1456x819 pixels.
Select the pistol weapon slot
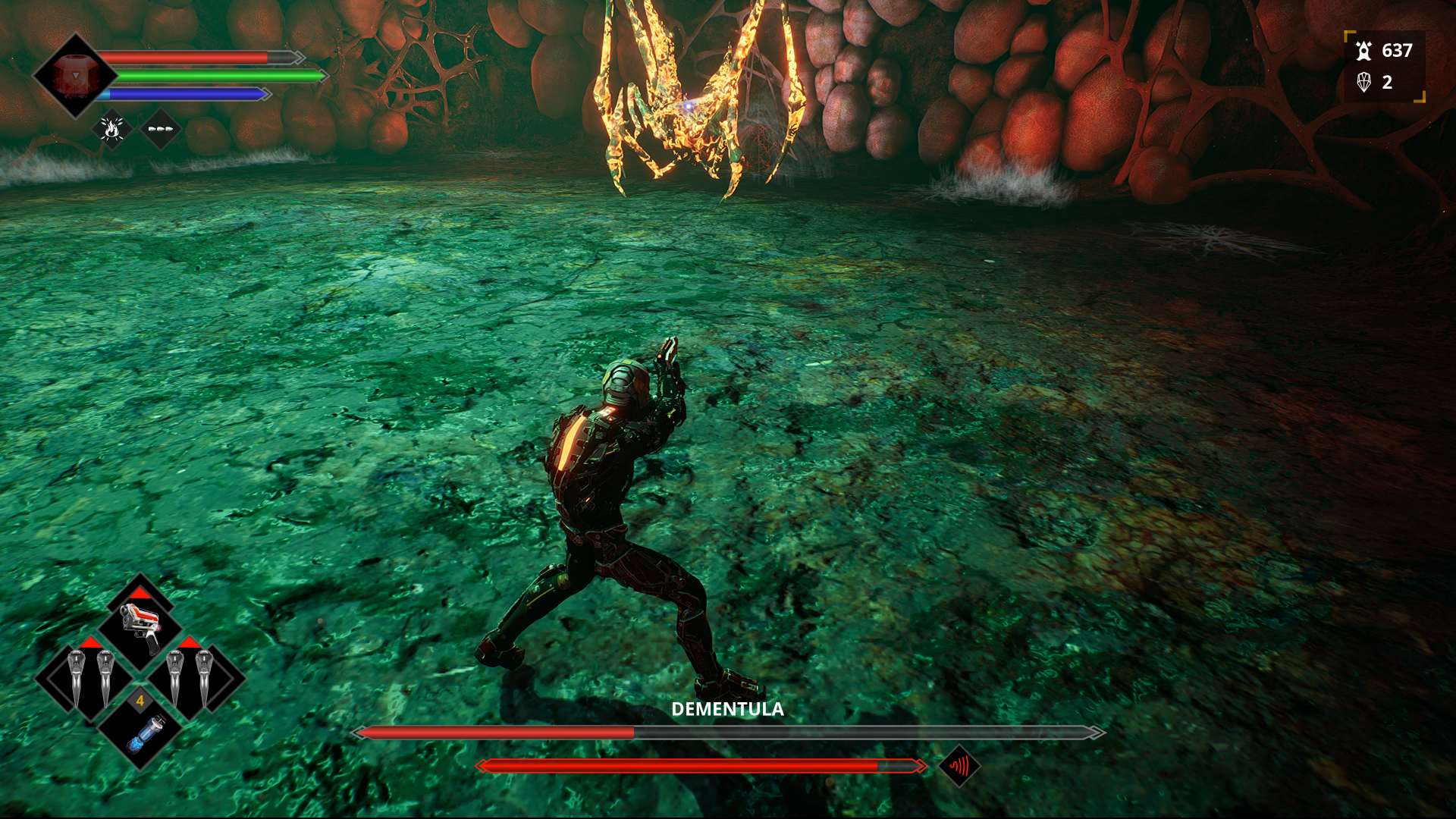[x=141, y=626]
